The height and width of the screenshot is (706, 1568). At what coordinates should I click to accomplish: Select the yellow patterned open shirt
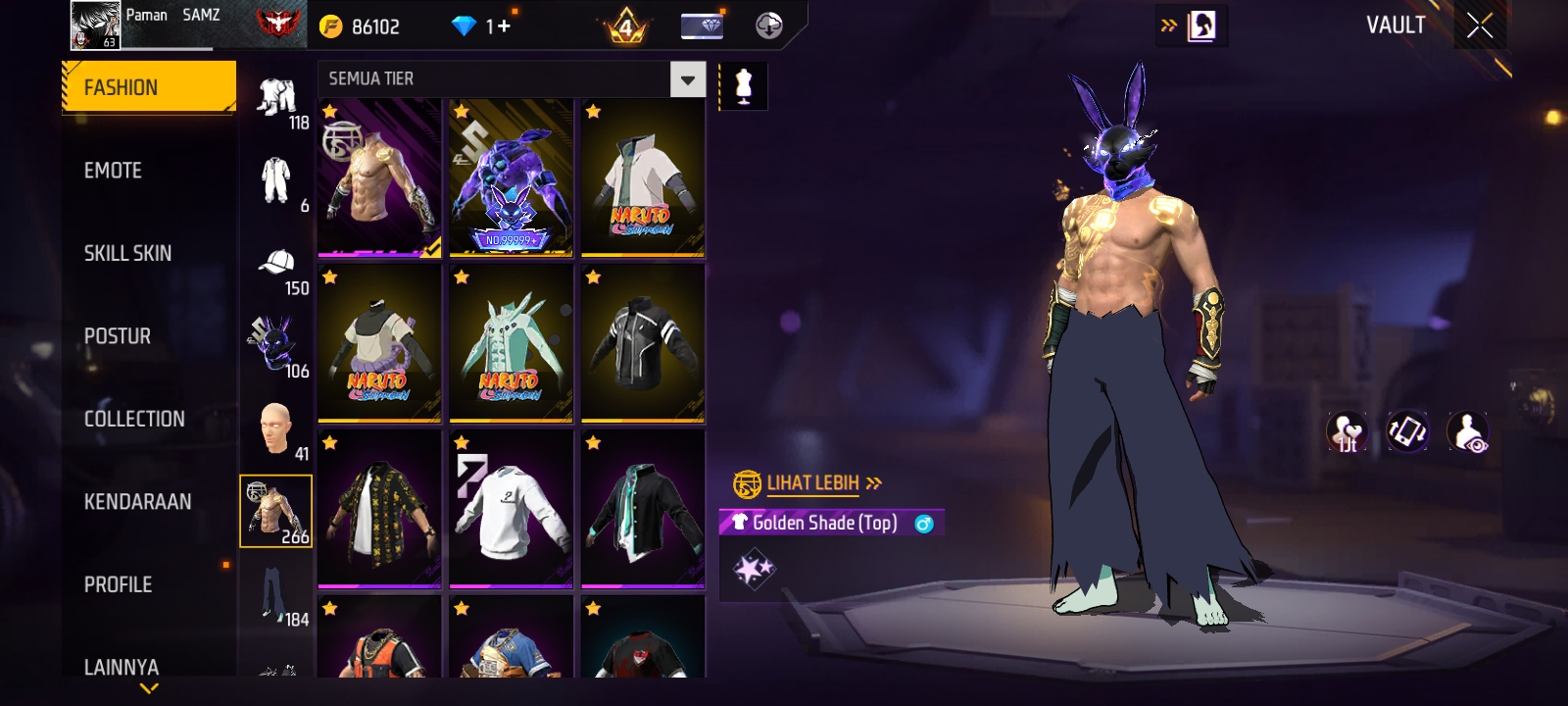point(379,509)
